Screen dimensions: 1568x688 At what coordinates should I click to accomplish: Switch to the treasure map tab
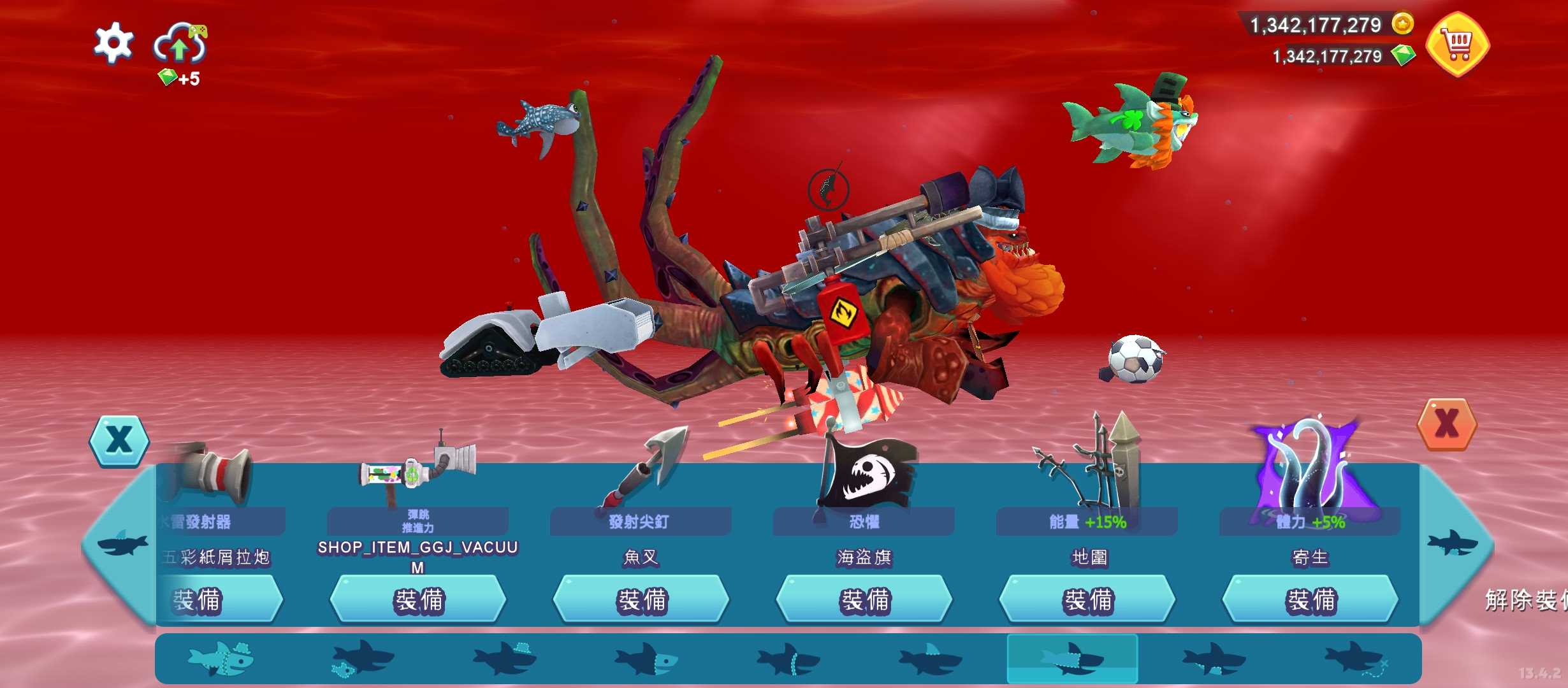pos(1355,659)
